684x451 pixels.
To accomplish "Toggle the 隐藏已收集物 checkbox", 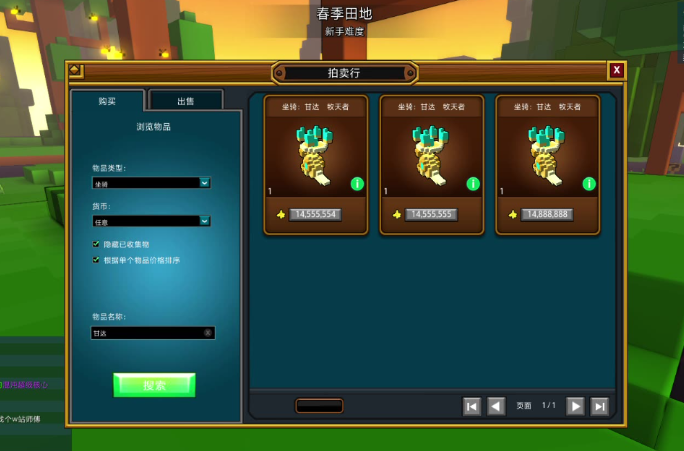I will 96,244.
